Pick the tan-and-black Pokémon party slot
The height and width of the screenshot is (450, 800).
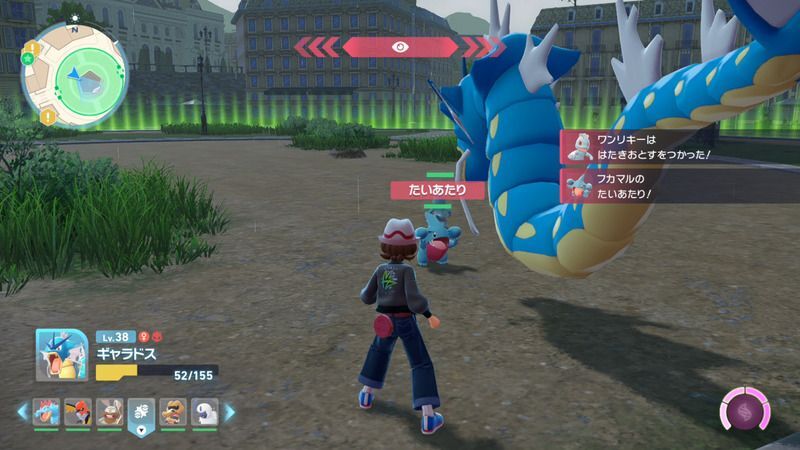pyautogui.click(x=172, y=411)
